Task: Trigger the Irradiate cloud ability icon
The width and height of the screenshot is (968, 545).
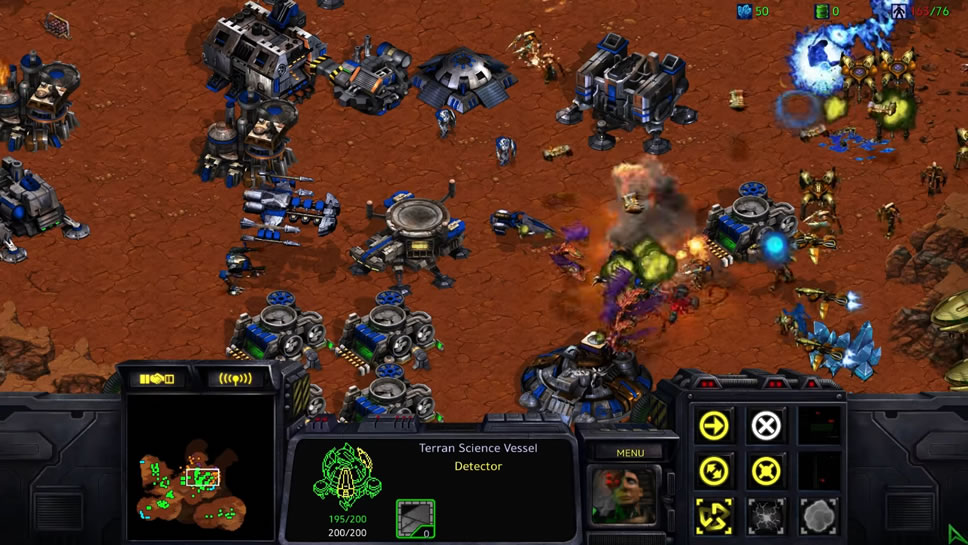Action: pyautogui.click(x=818, y=514)
